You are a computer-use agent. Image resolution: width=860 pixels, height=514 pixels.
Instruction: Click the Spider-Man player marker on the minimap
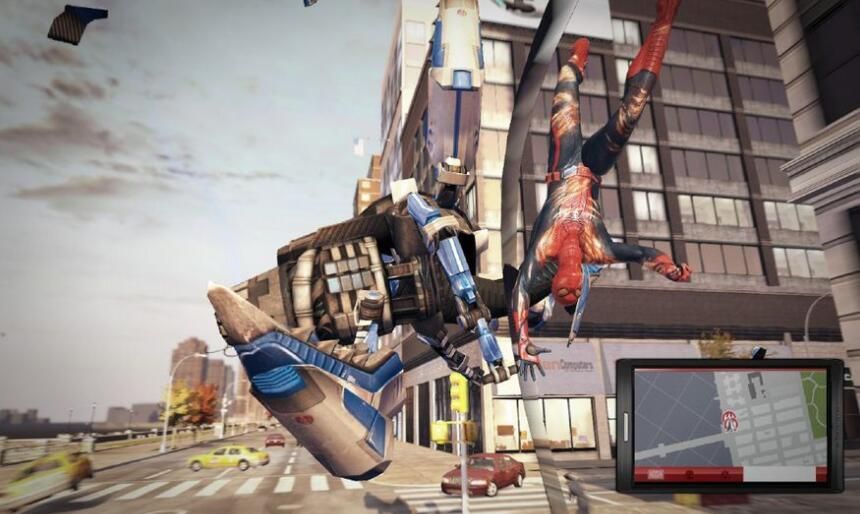[x=730, y=419]
